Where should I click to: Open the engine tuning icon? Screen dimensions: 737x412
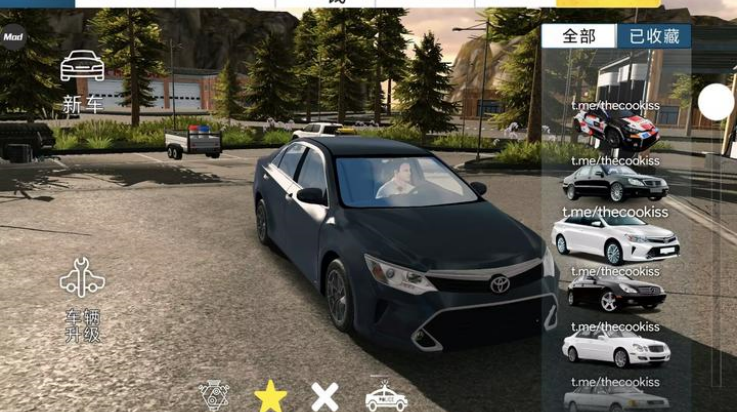[x=215, y=396]
